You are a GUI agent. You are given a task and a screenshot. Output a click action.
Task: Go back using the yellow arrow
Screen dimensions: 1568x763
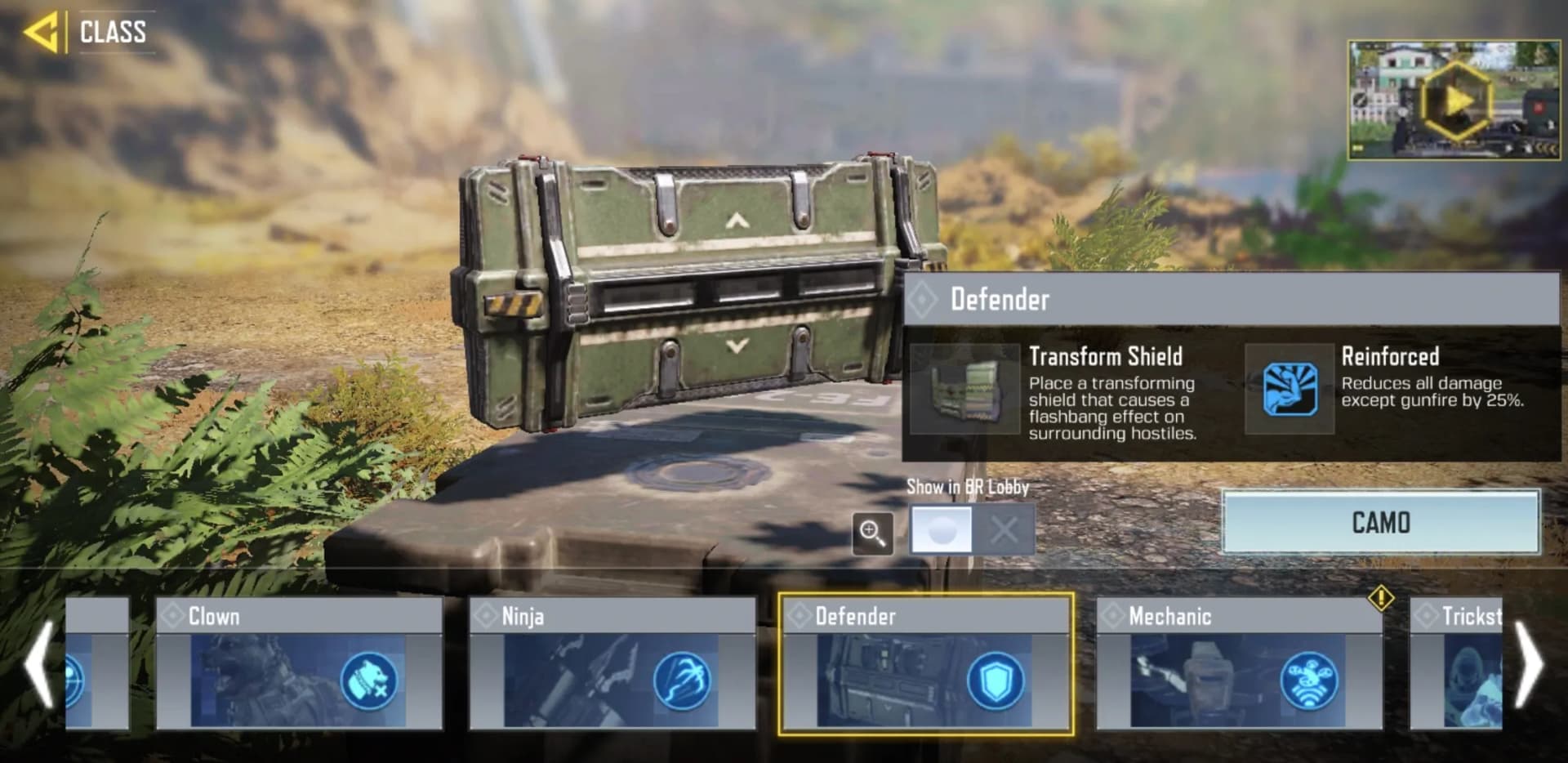click(x=41, y=33)
